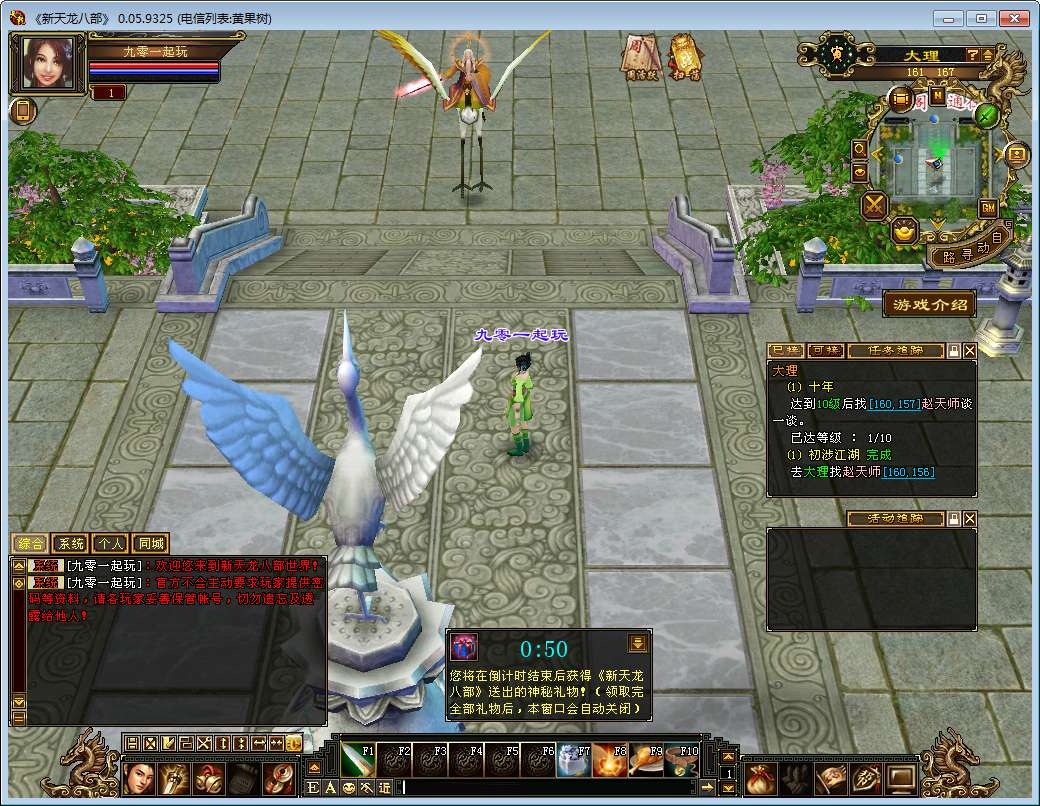Screen dimensions: 1040x806
Task: Click the monitor system settings icon
Action: tap(901, 777)
